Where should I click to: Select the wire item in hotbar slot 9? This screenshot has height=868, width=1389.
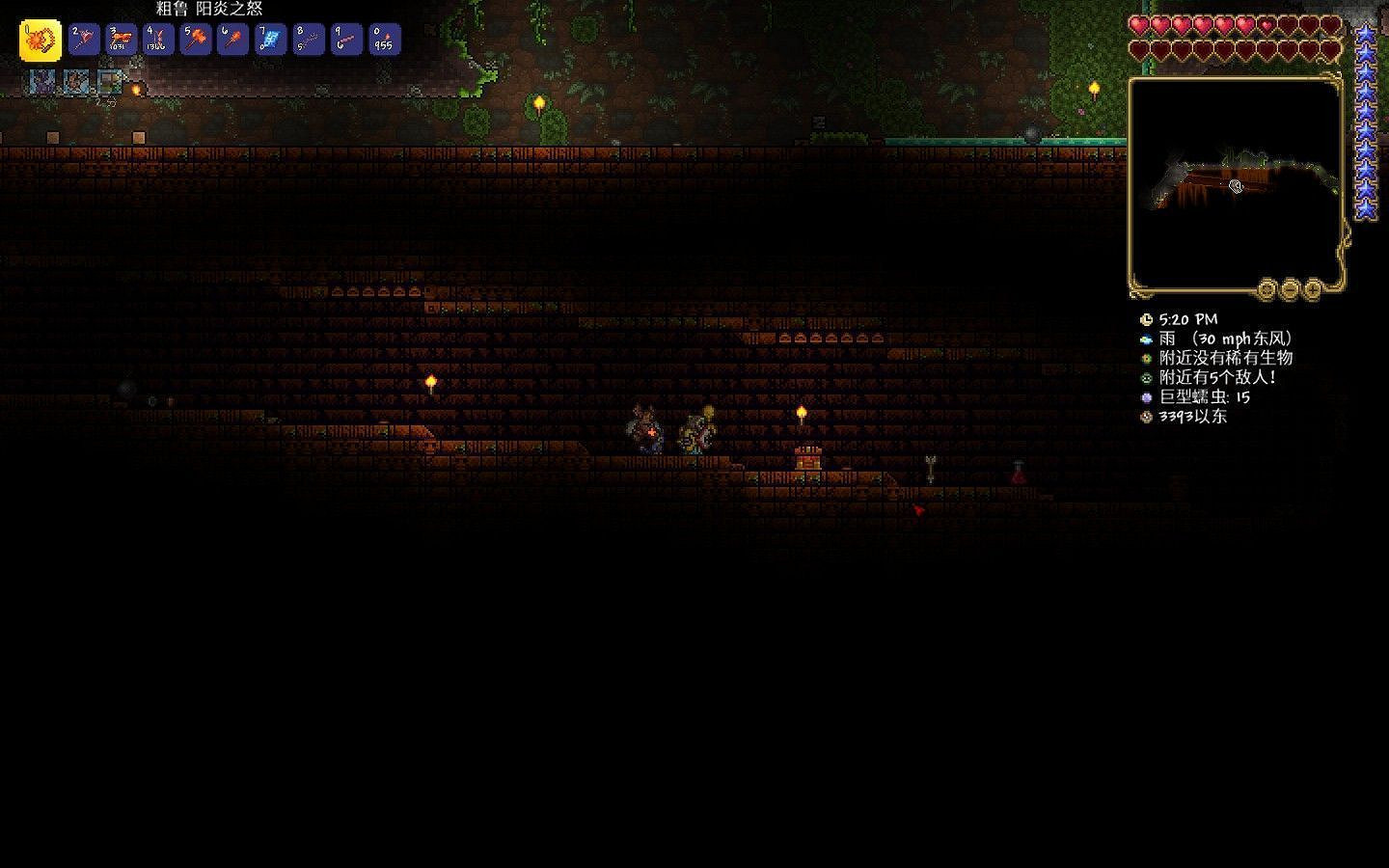pos(345,40)
